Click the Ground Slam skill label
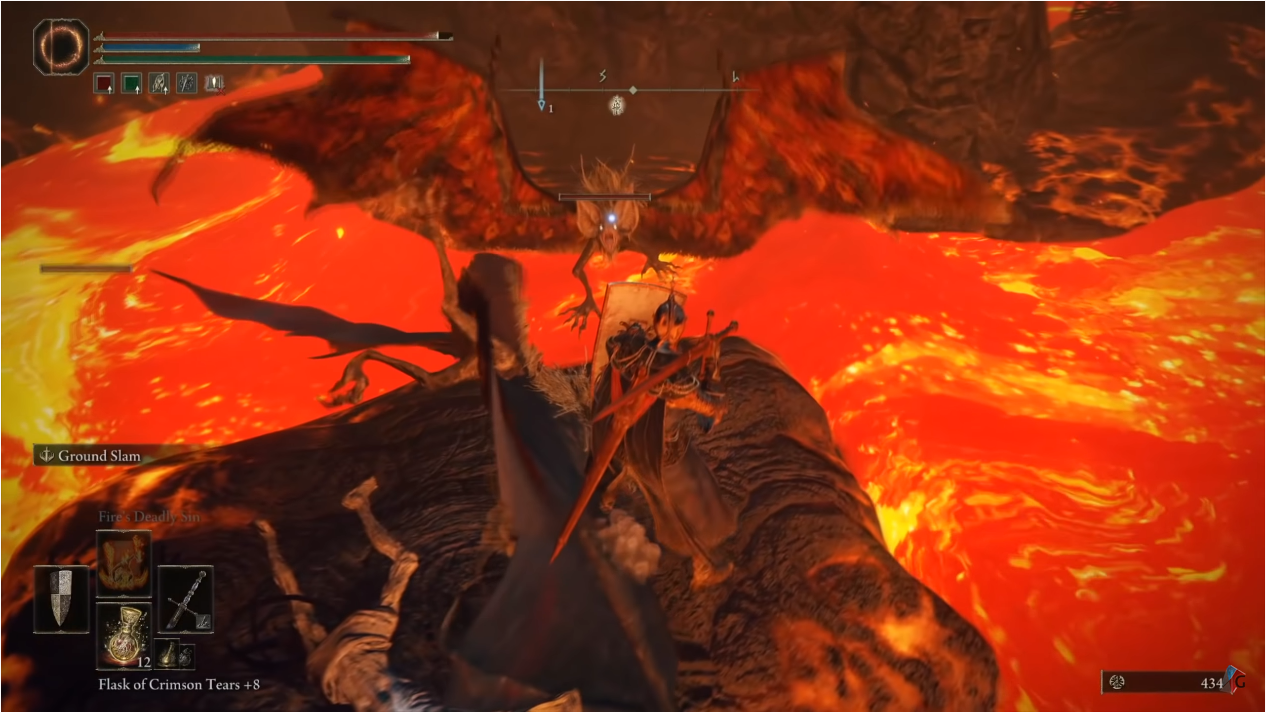 [x=98, y=456]
